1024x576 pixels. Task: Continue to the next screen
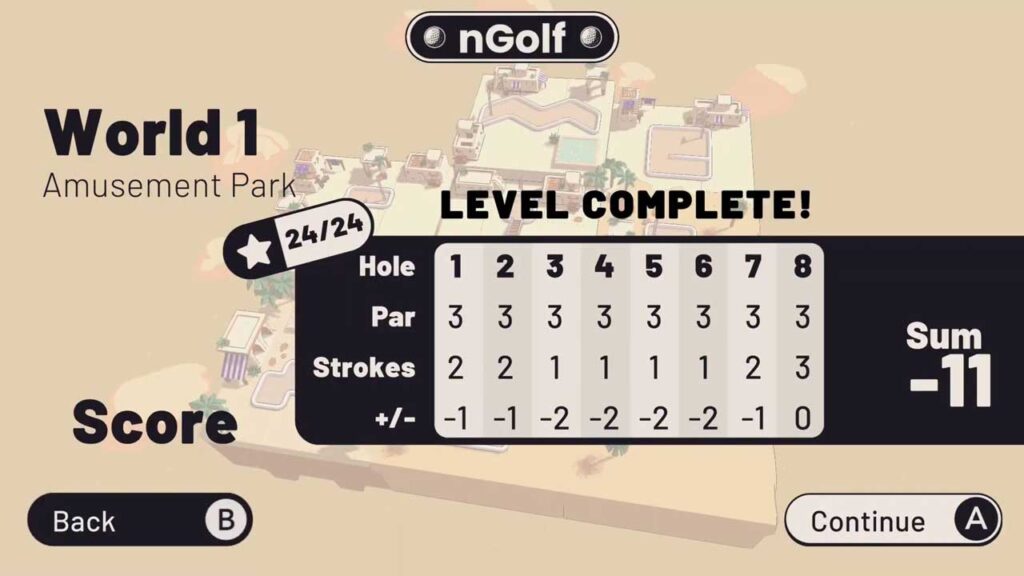pos(892,520)
